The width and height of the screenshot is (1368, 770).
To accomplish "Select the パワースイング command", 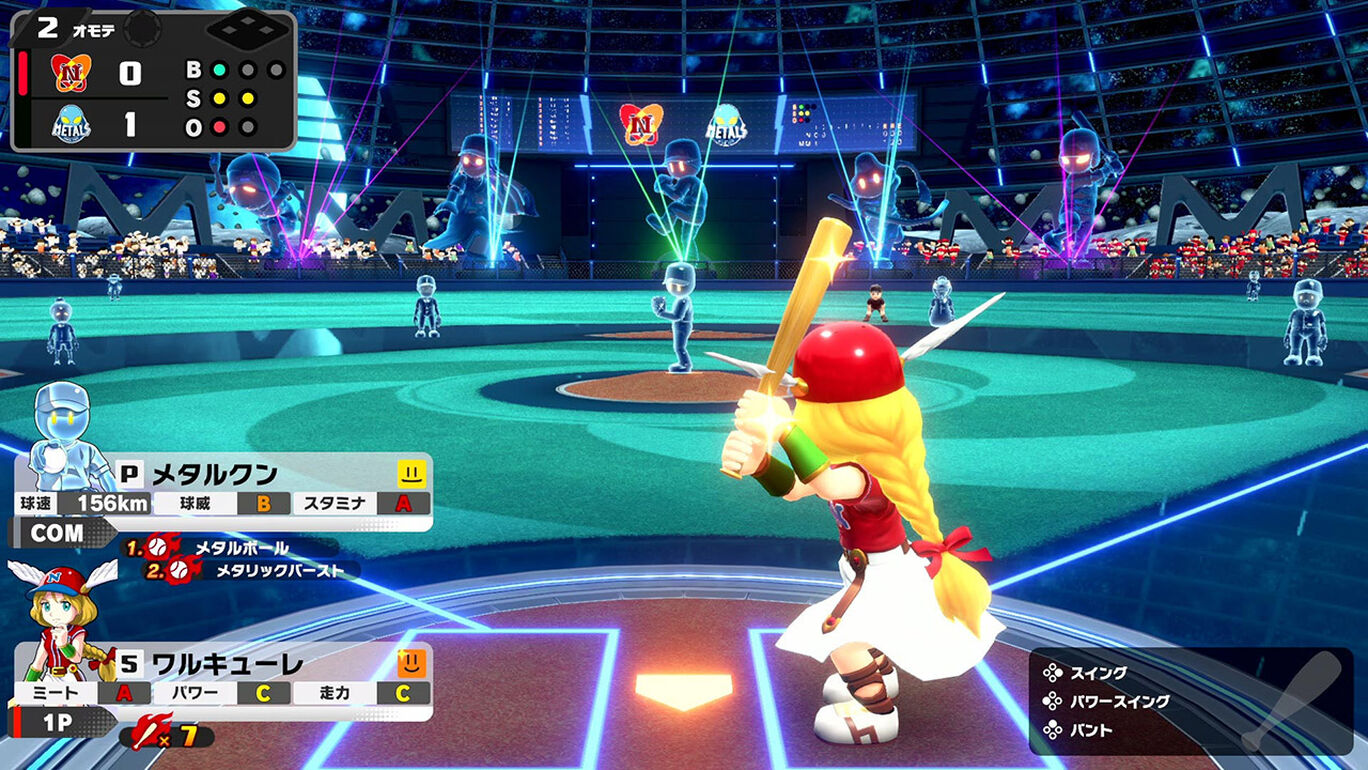I will (1120, 701).
